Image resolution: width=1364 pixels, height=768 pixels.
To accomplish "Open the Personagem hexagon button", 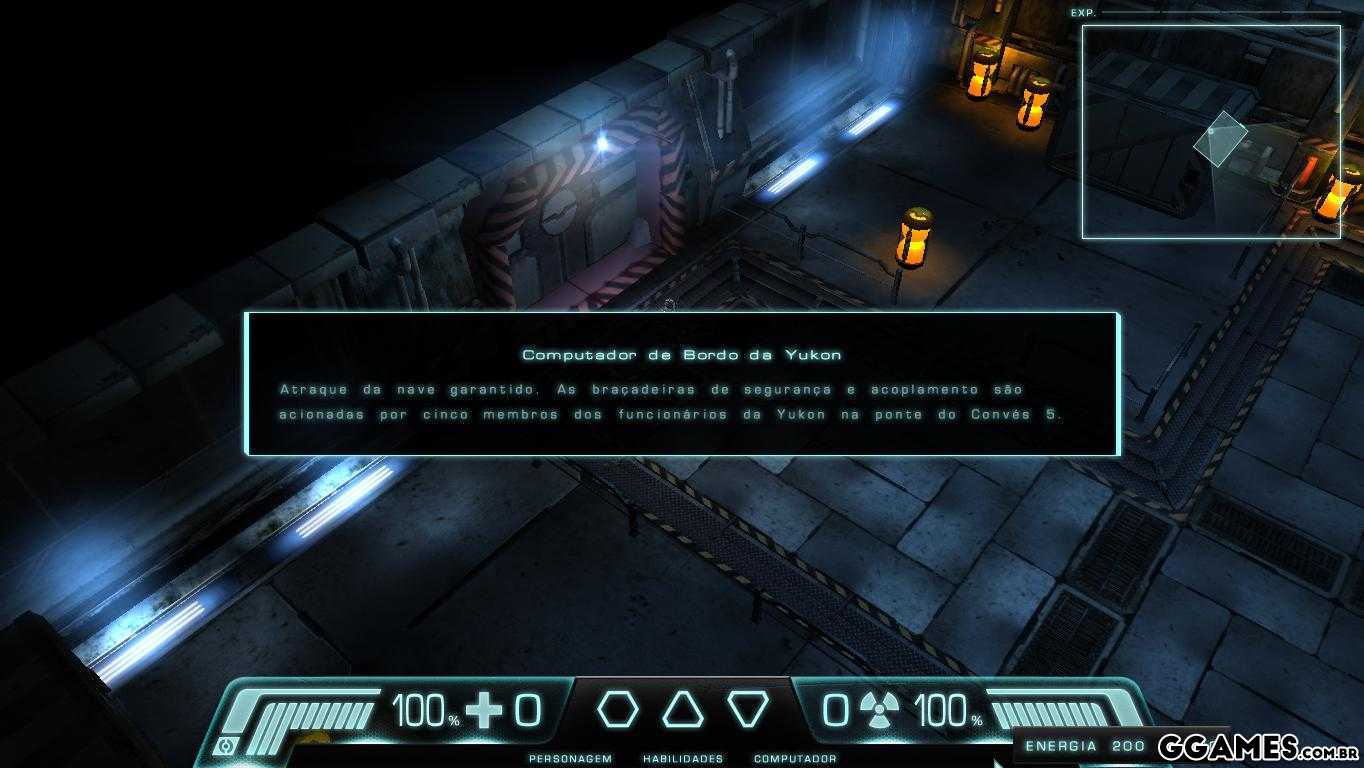I will (x=617, y=709).
